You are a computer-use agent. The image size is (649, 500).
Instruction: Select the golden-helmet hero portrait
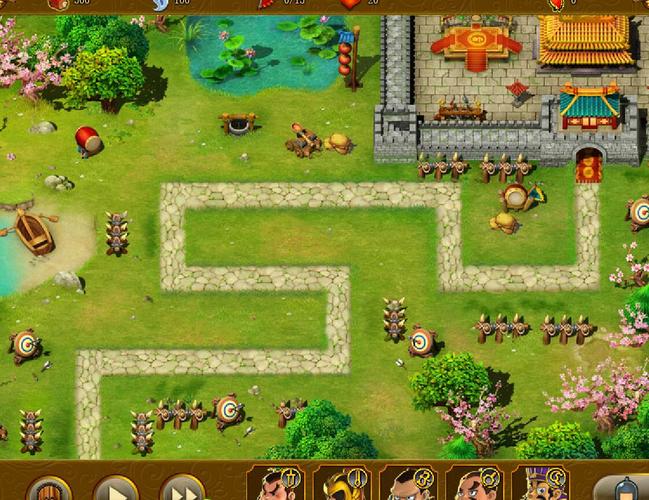343,484
